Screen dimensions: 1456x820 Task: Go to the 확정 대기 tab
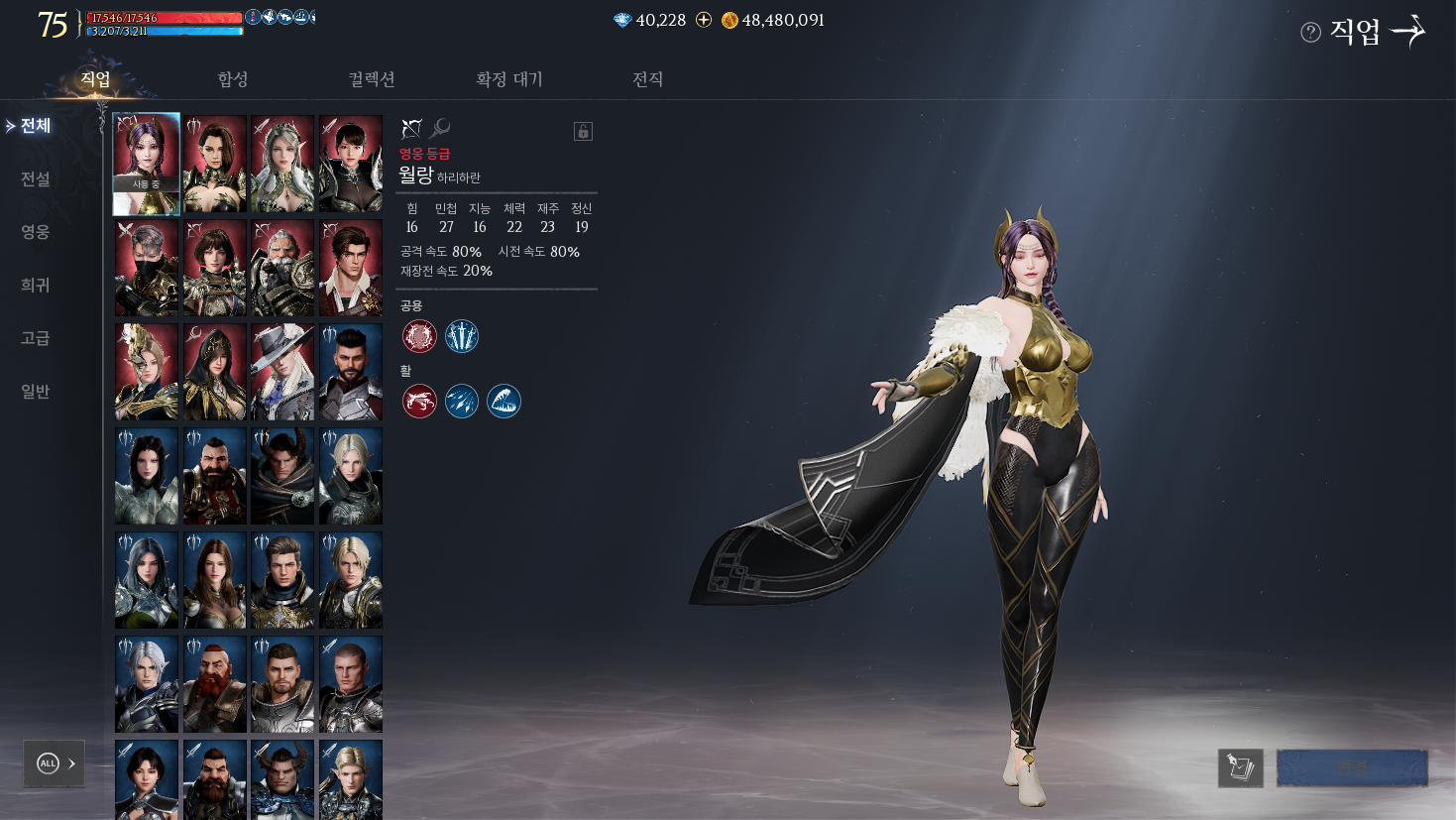[509, 79]
